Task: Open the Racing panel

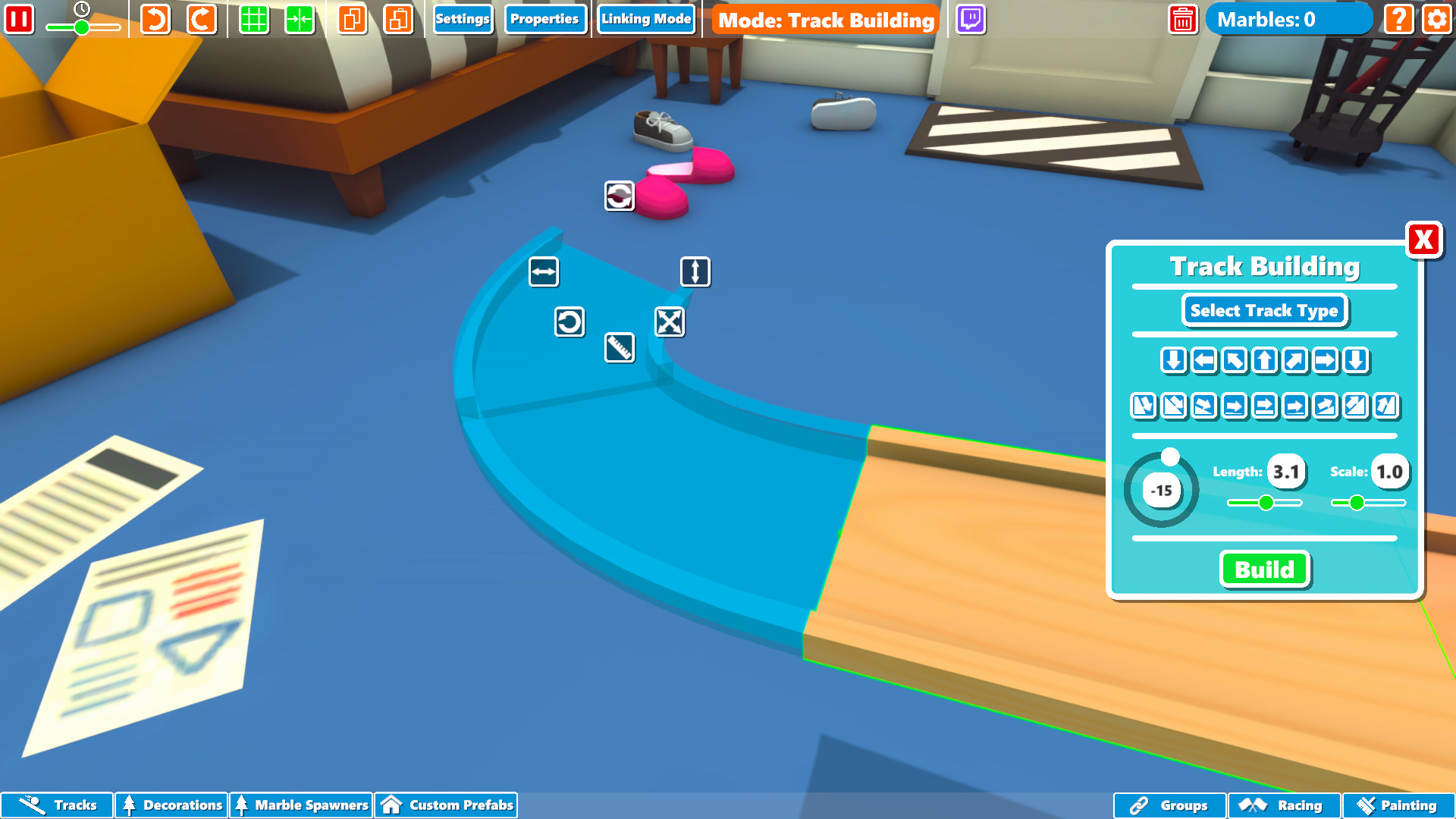Action: [x=1283, y=805]
